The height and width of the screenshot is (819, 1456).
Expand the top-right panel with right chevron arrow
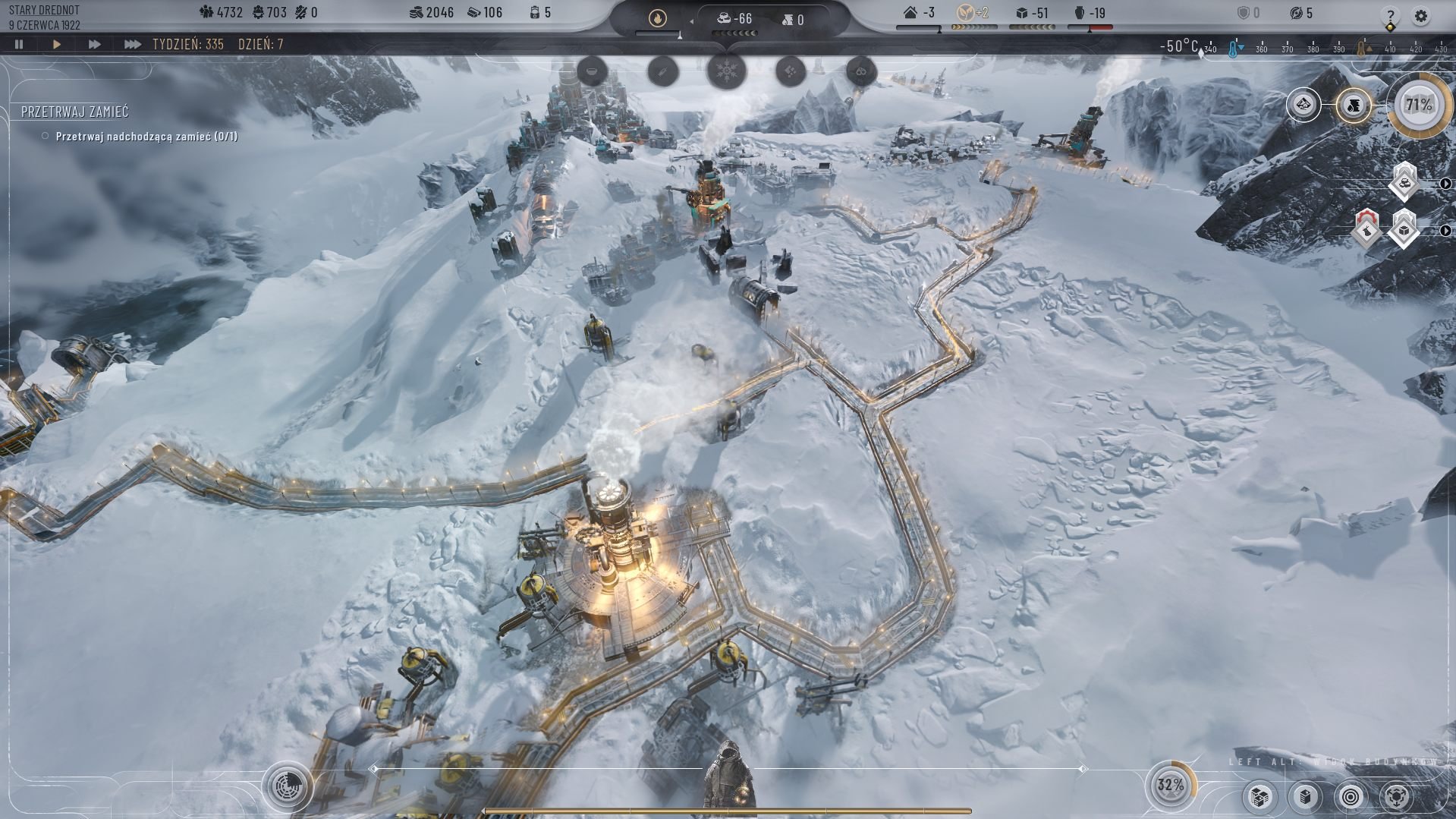point(1445,184)
